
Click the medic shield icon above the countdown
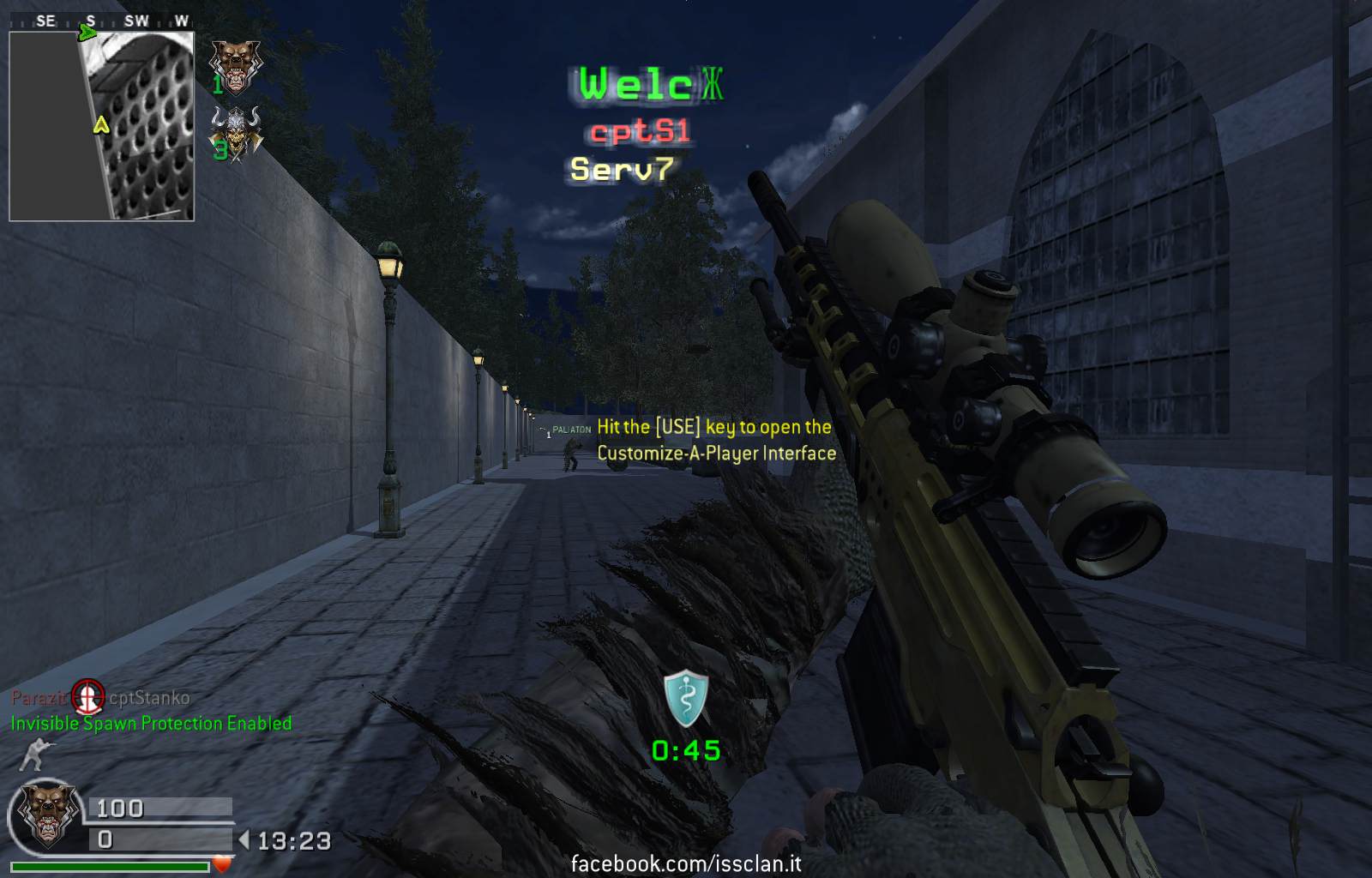point(686,700)
